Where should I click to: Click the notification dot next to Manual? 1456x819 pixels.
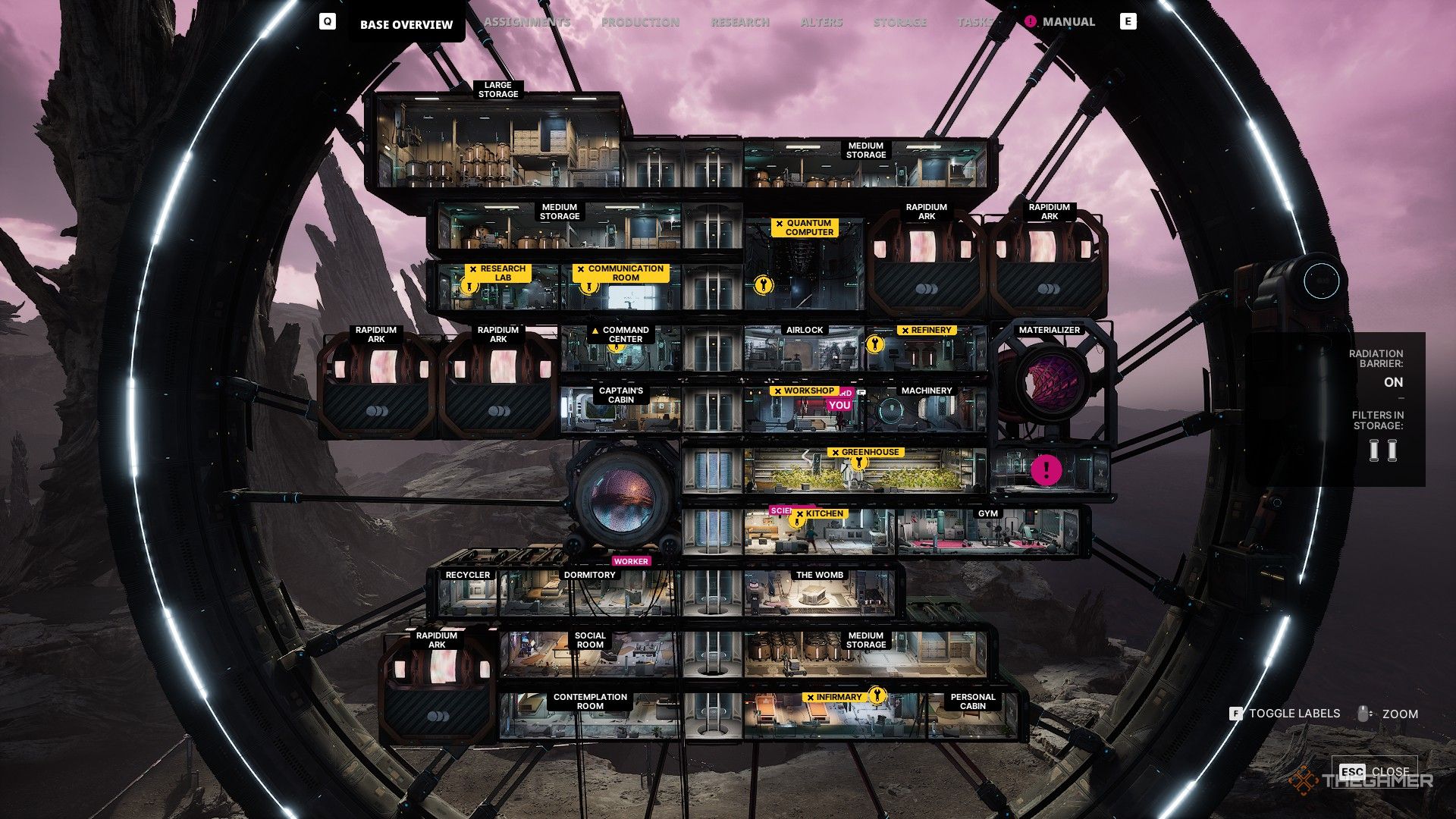(x=1030, y=22)
